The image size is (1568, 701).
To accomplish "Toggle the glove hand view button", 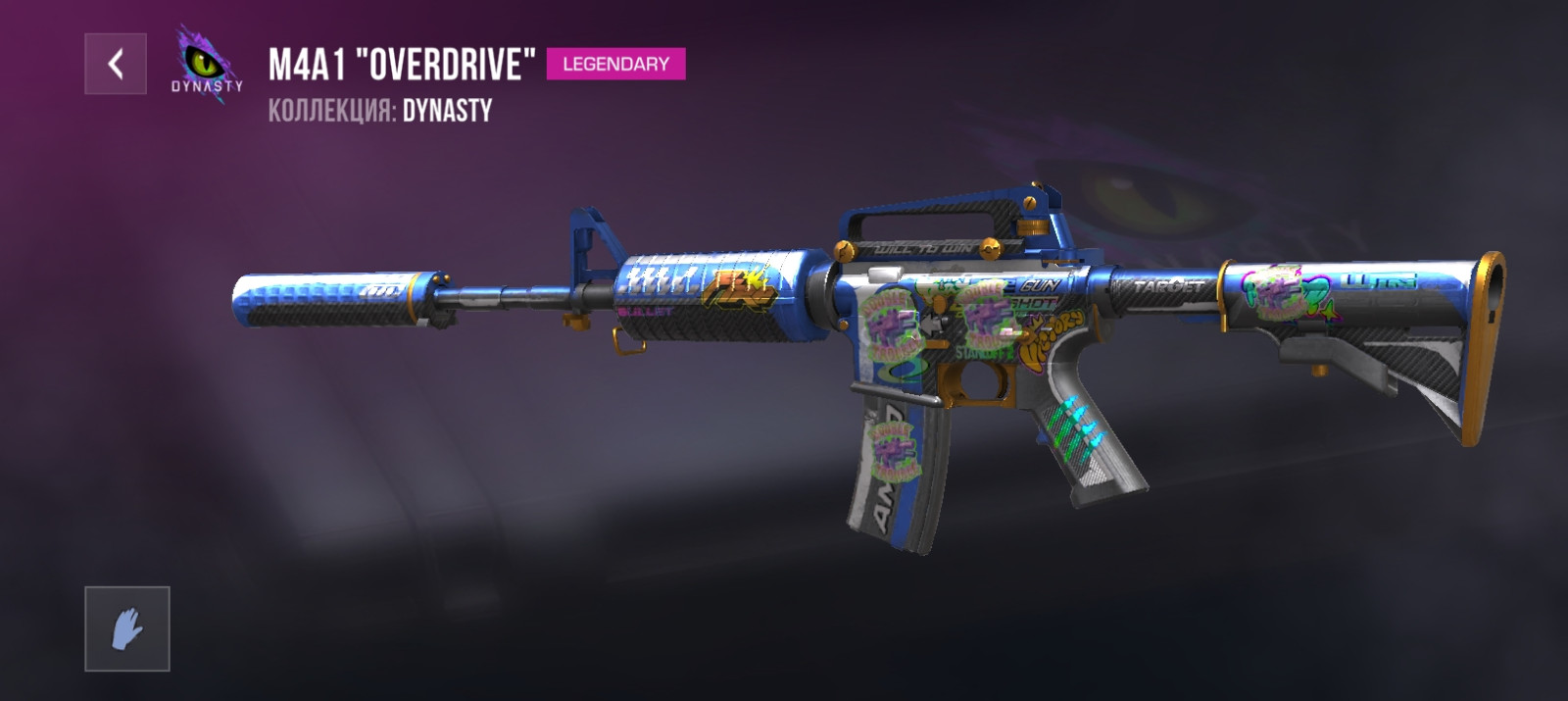I will [x=127, y=629].
